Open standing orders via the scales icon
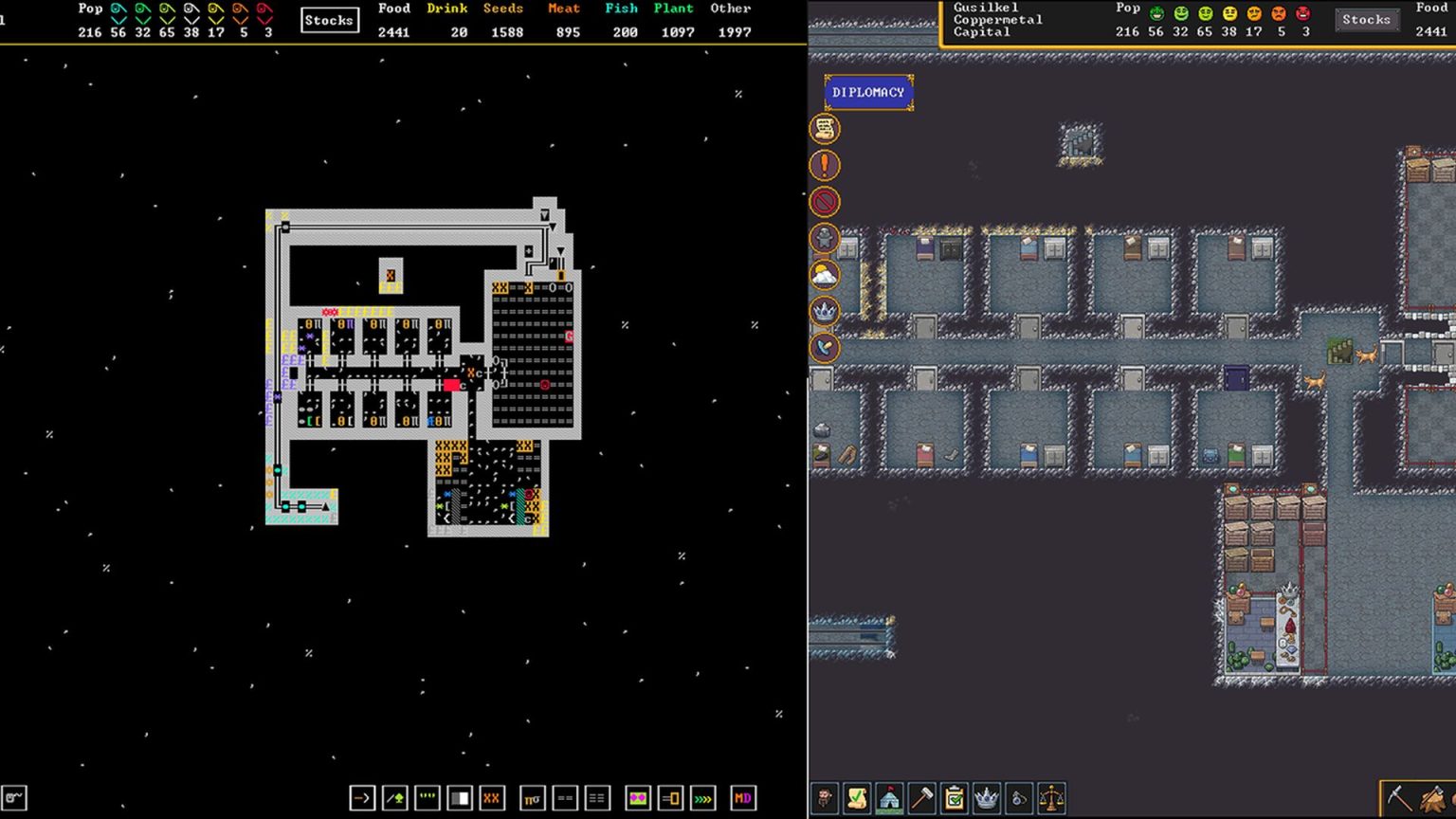Viewport: 1456px width, 819px height. 1051,799
